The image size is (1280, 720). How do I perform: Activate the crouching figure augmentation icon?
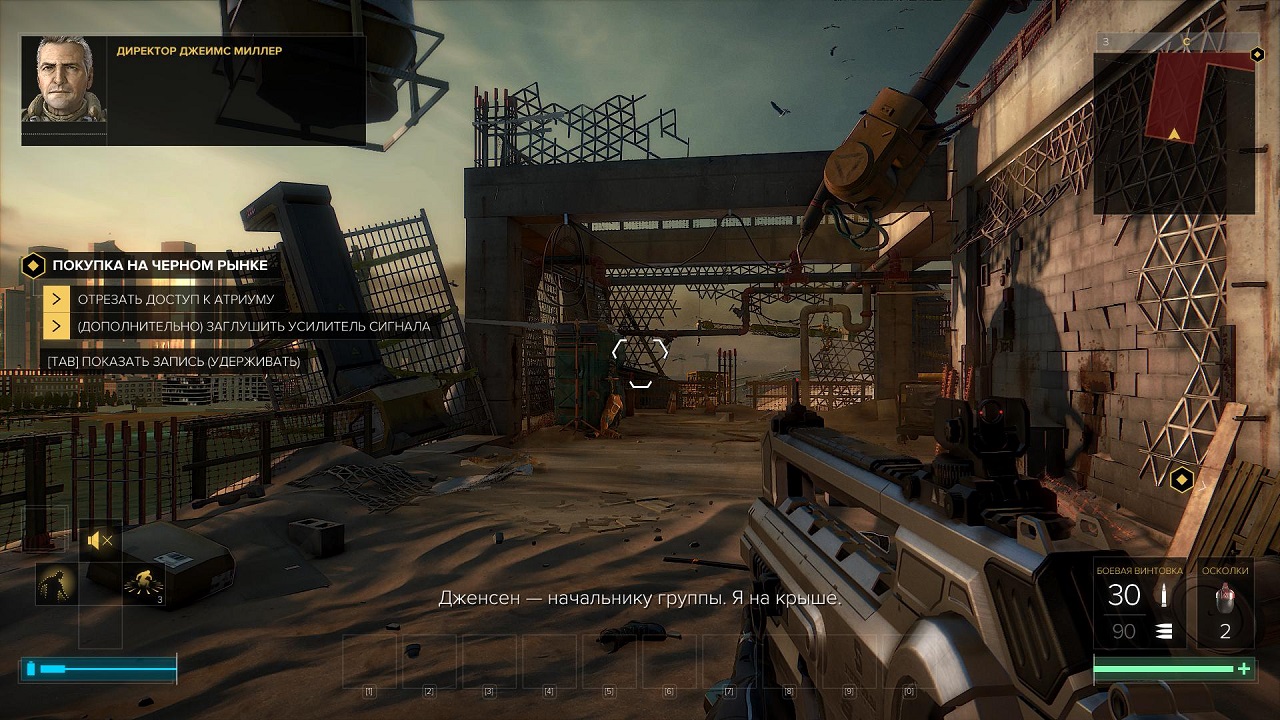[x=57, y=584]
